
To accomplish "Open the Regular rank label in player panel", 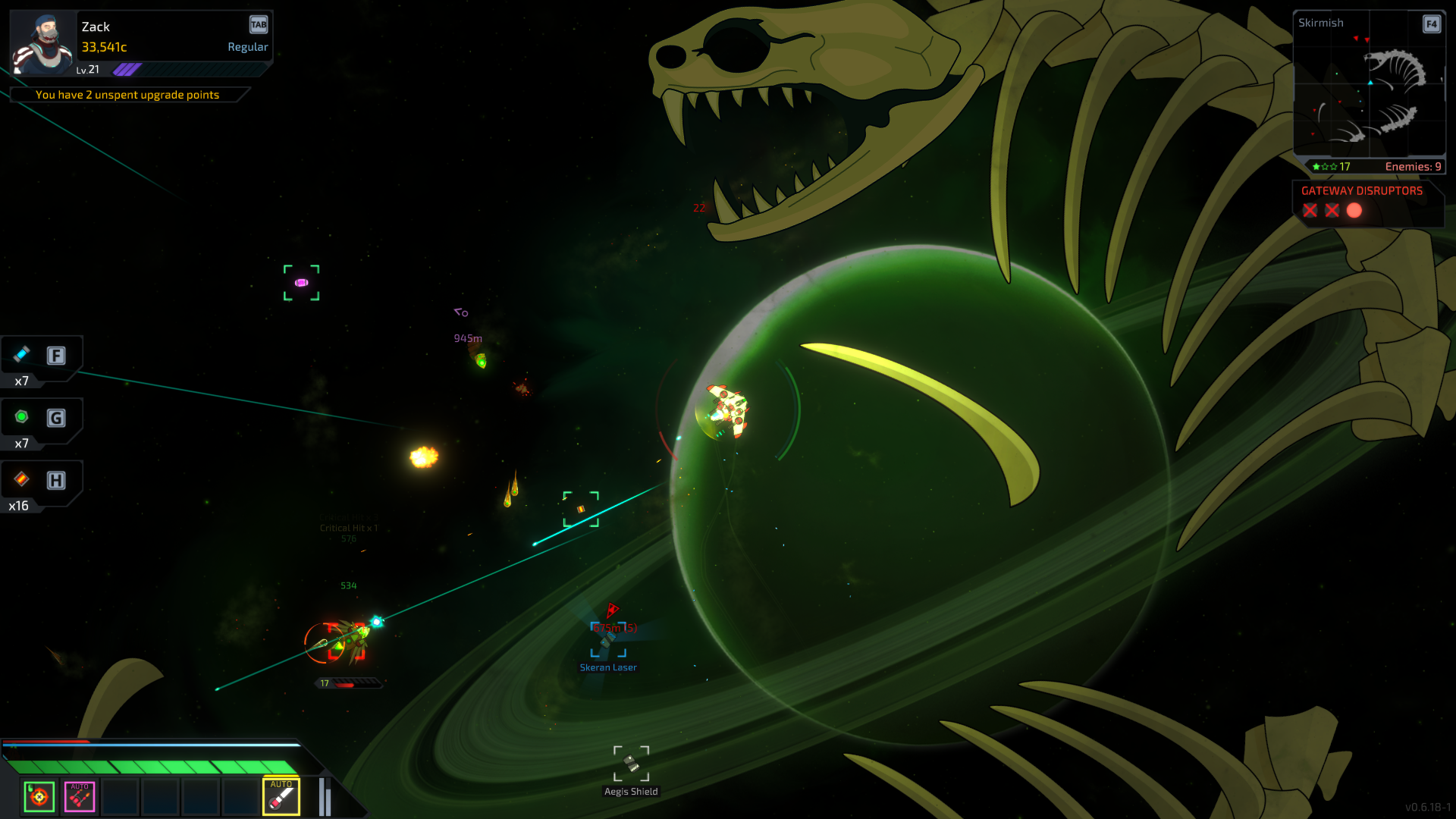I will (x=248, y=46).
